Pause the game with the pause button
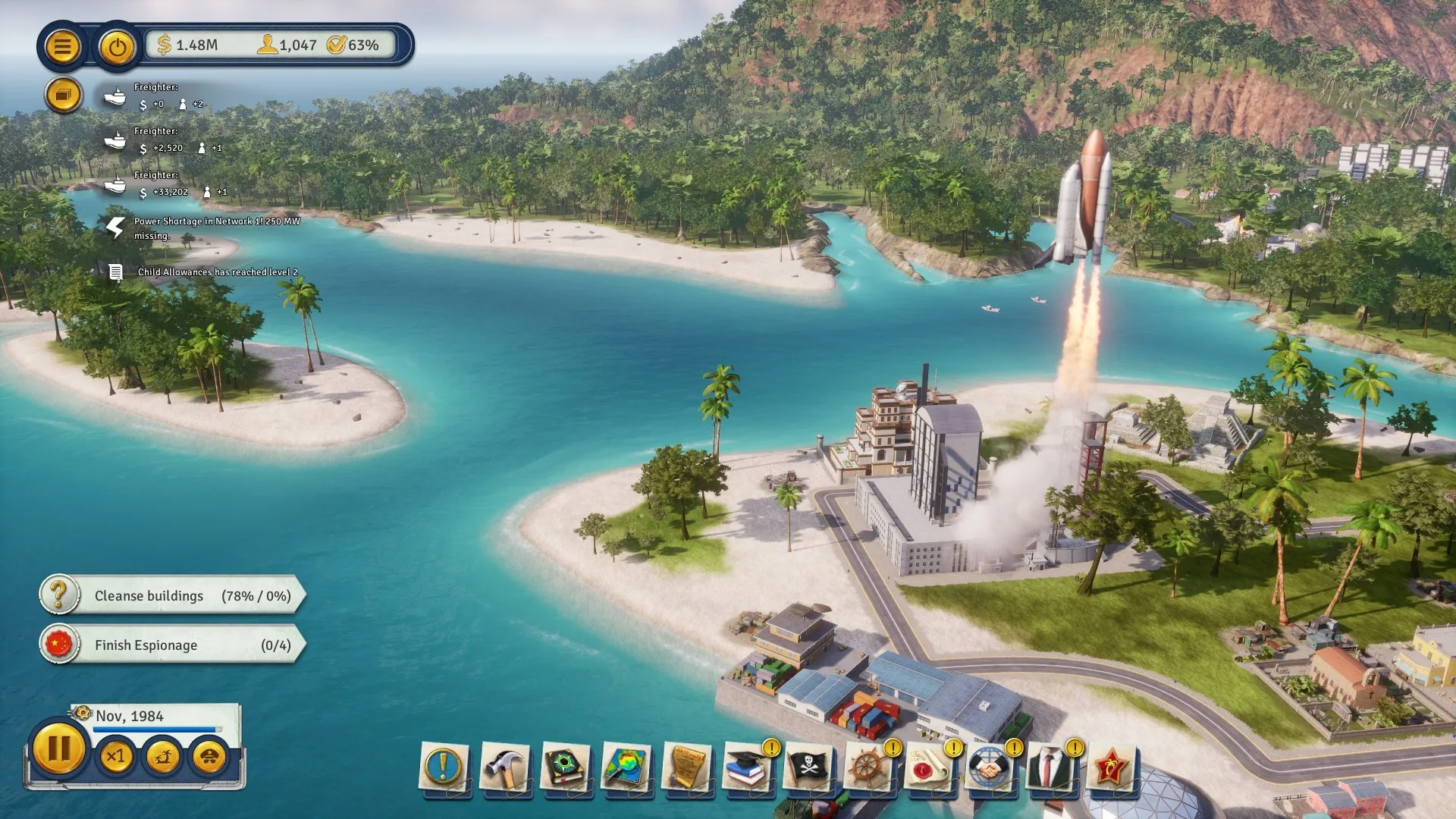This screenshot has height=819, width=1456. [x=58, y=749]
